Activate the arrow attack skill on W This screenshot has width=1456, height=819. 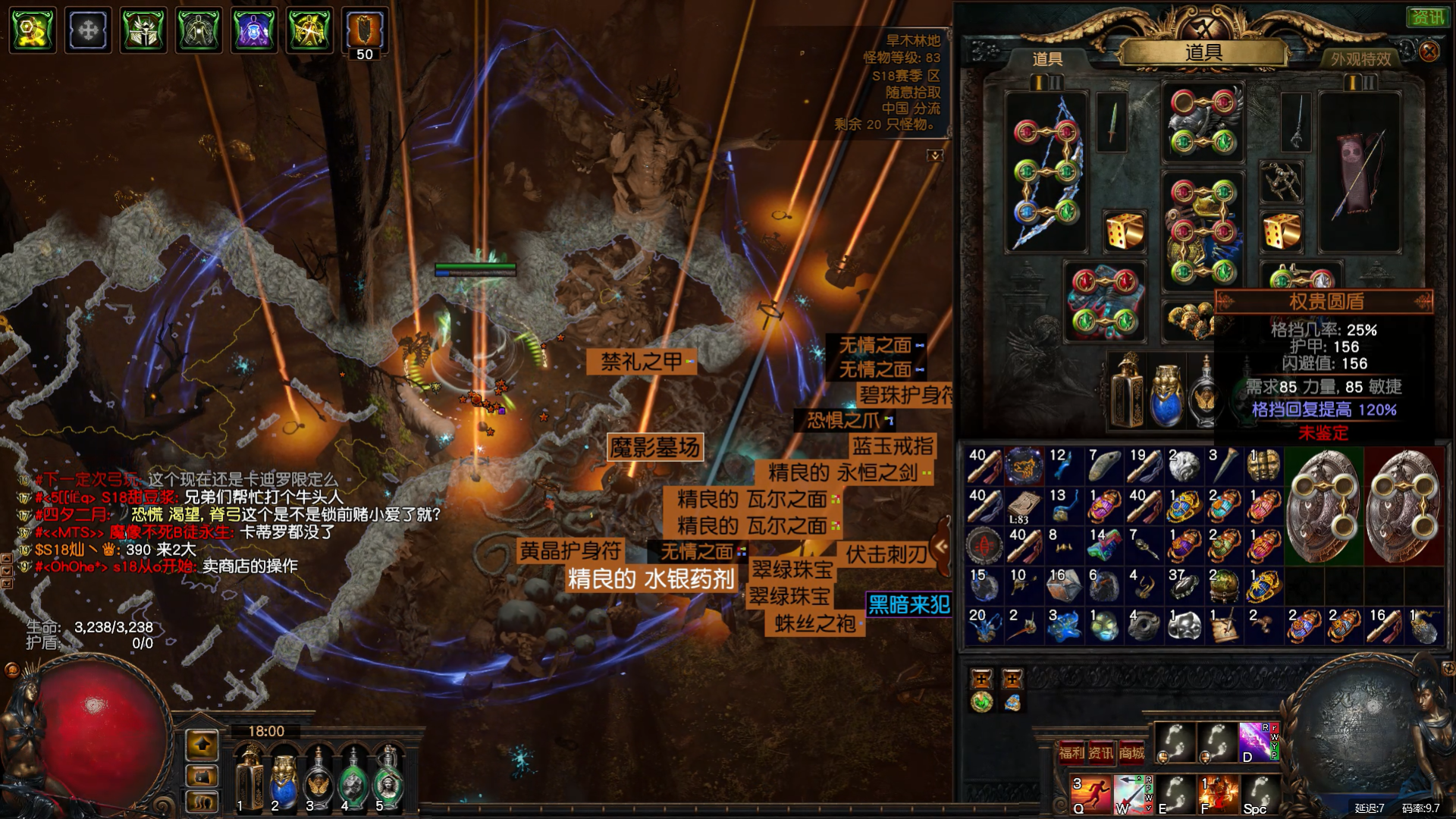1133,793
